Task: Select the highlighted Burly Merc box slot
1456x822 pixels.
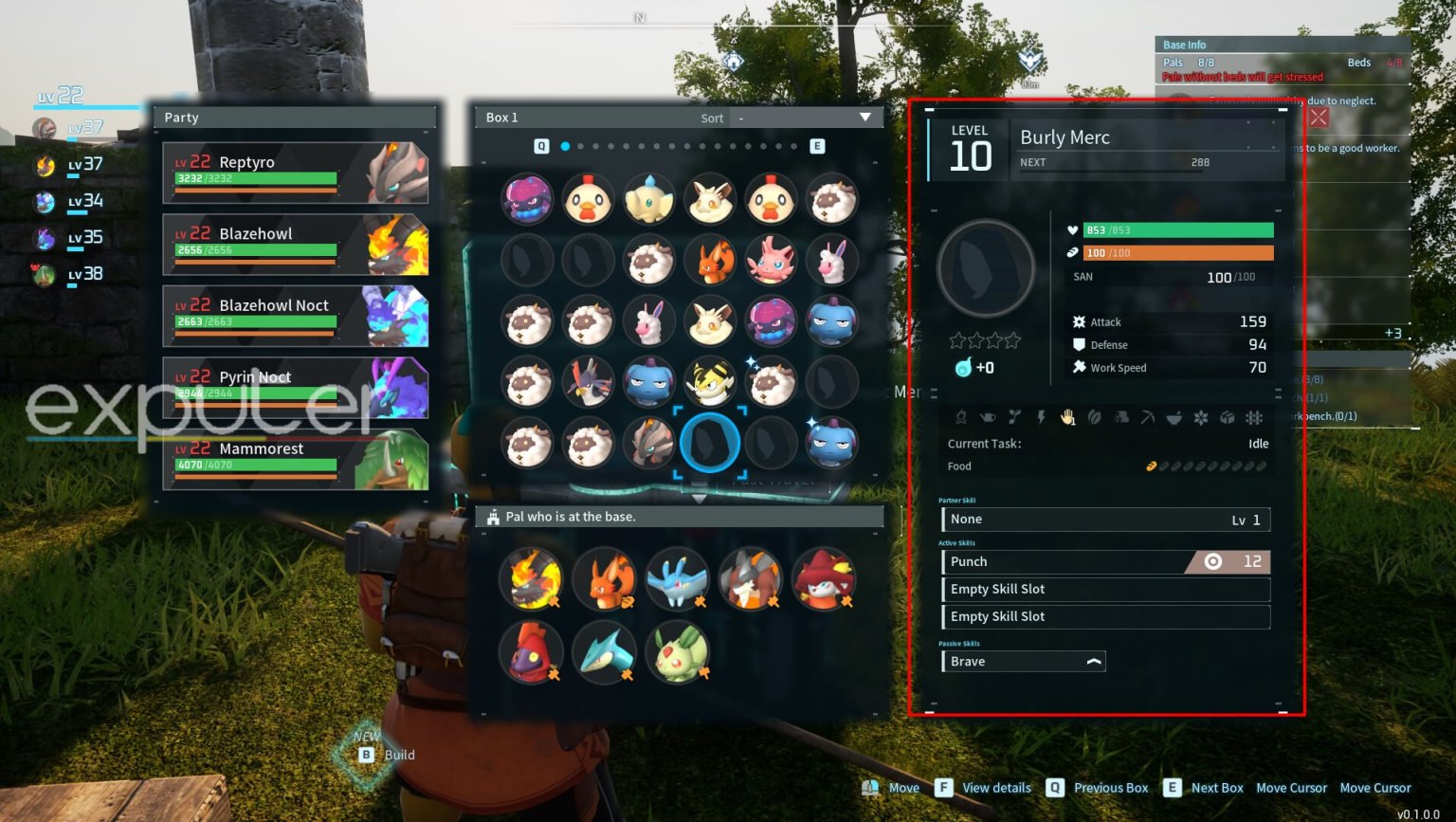Action: 710,443
